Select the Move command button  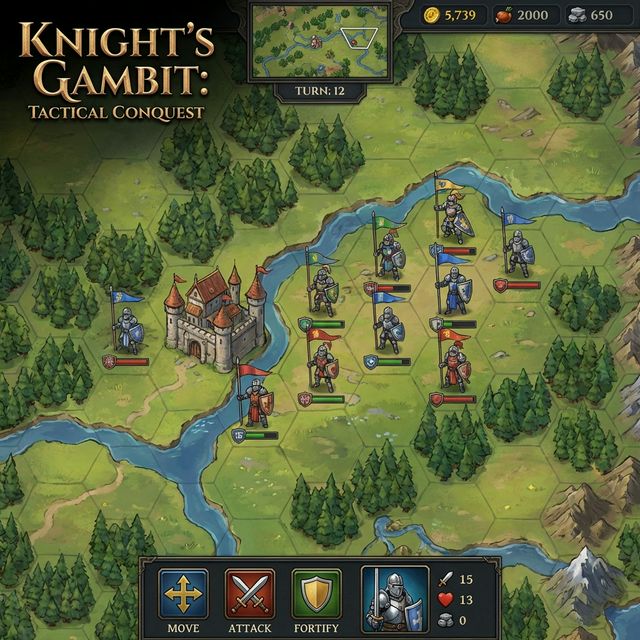[x=184, y=593]
